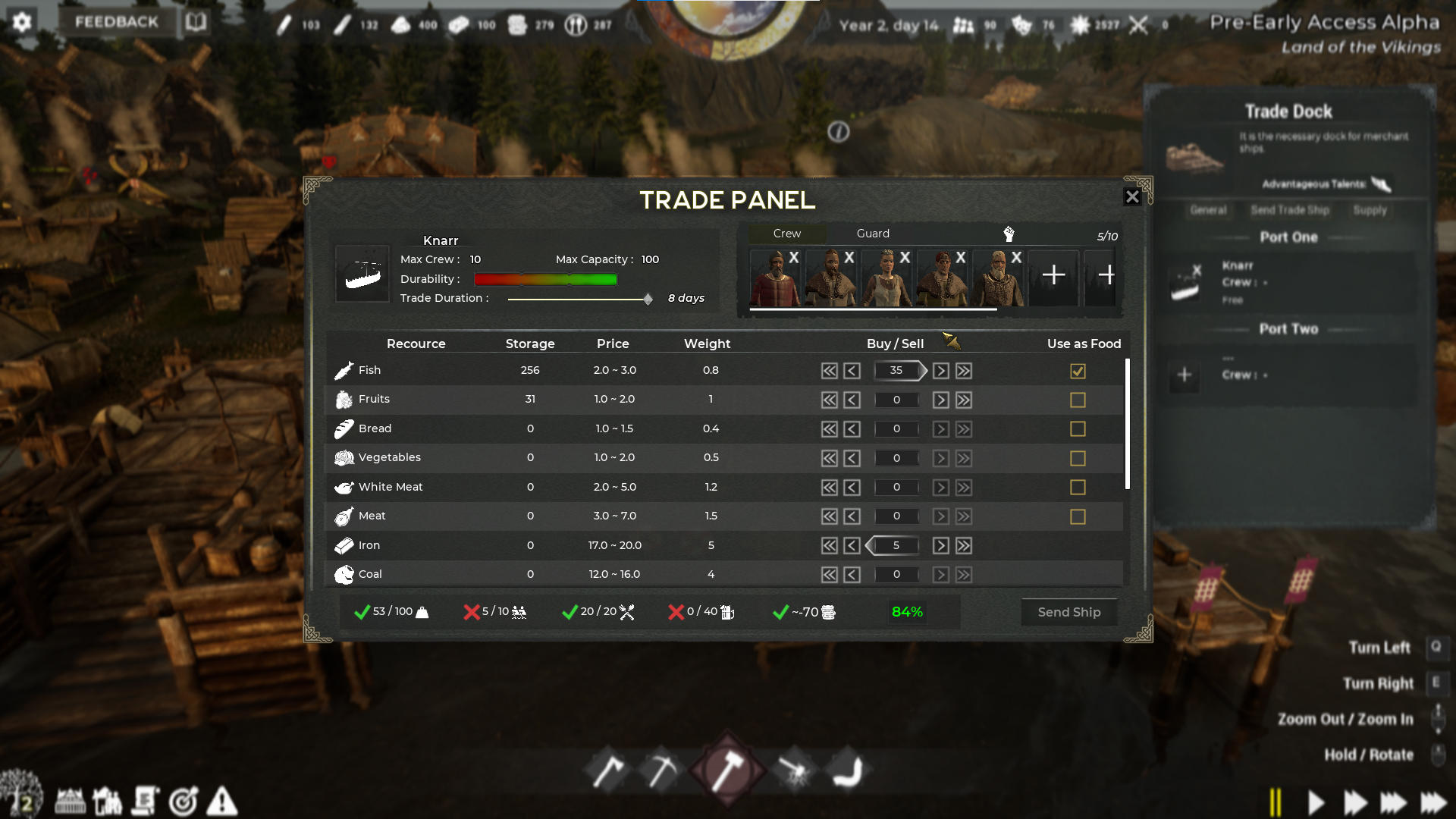Check the Meat use-as-food box
Screen dimensions: 1456x819
pyautogui.click(x=1078, y=516)
